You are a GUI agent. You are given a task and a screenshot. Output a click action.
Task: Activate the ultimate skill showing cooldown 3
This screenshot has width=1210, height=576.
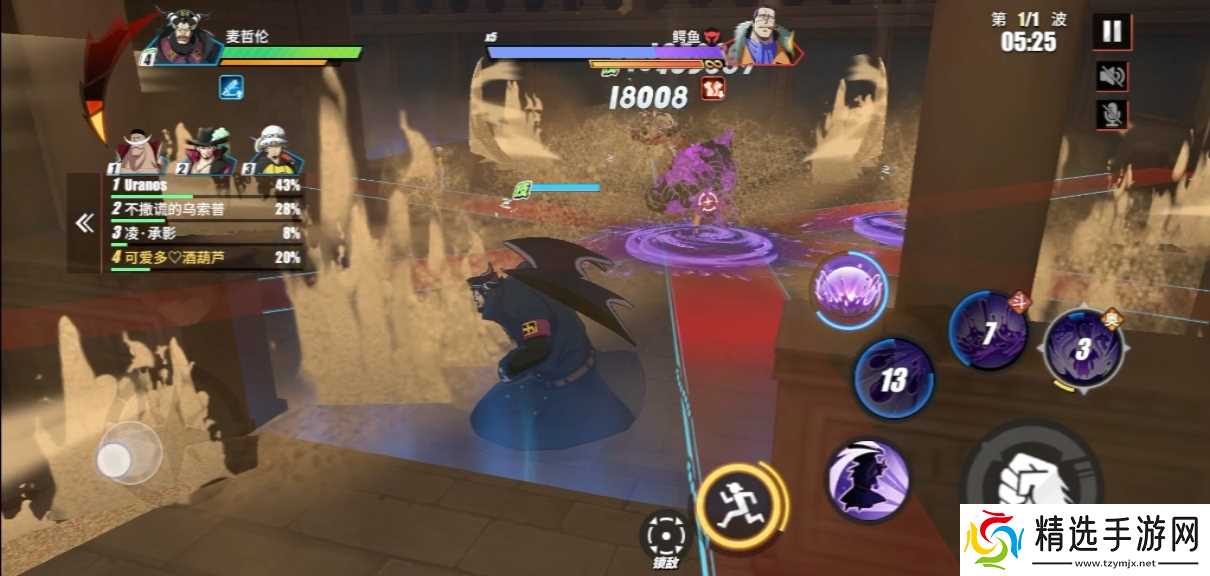tap(1083, 349)
